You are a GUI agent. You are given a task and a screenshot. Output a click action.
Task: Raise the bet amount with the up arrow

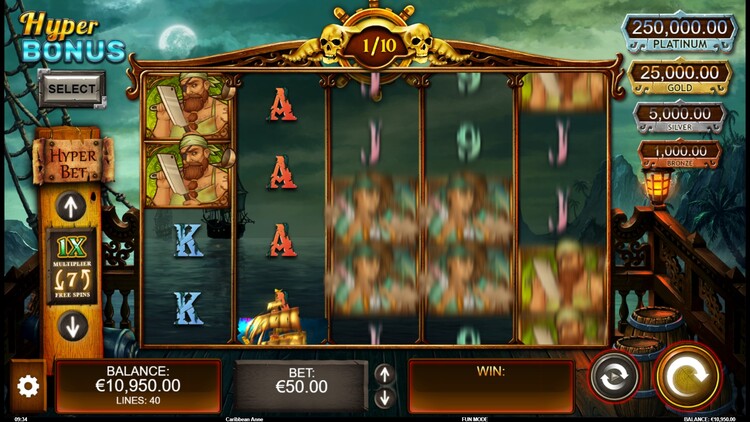(x=385, y=374)
